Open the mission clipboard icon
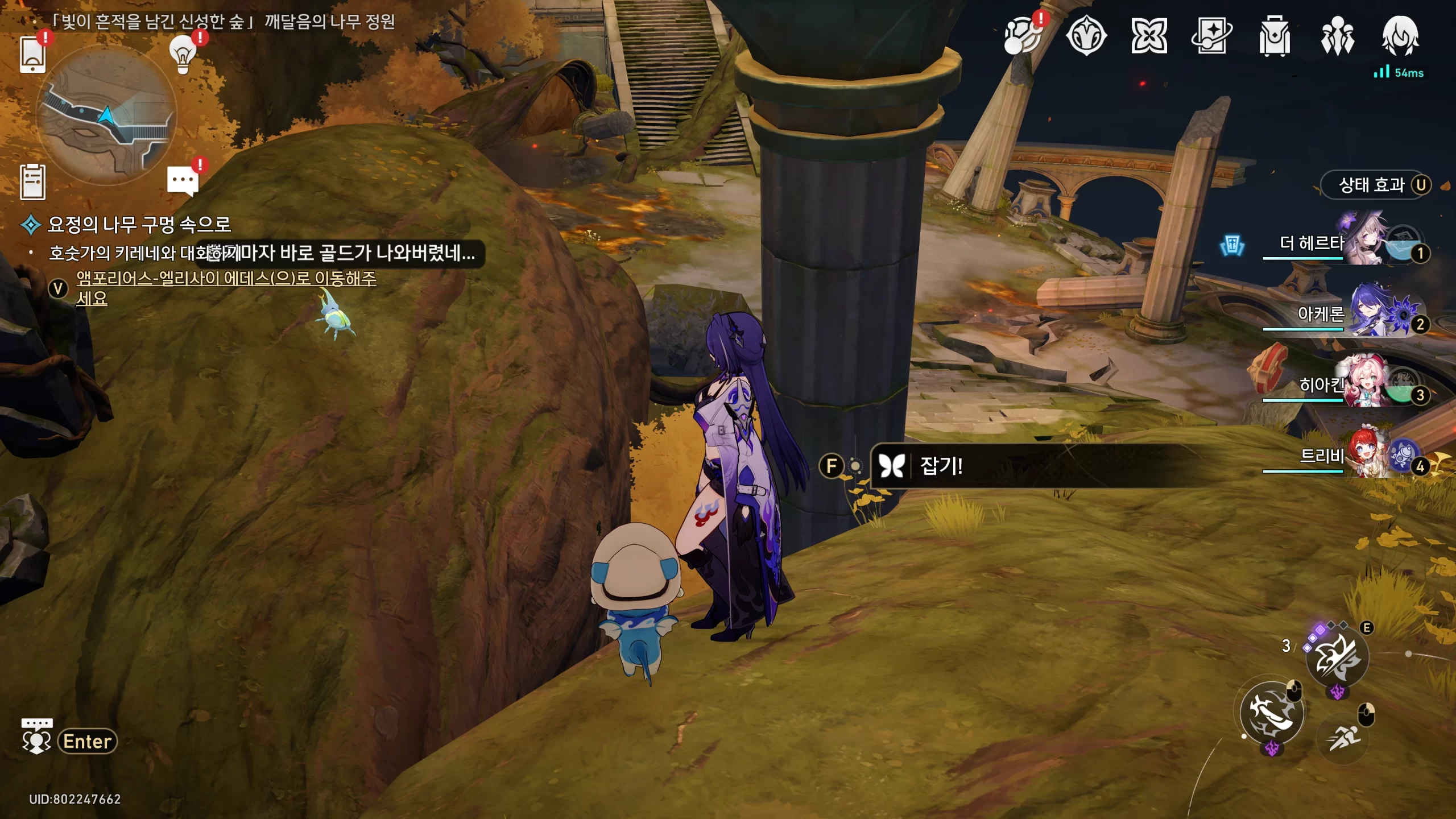The image size is (1456, 819). [x=32, y=182]
